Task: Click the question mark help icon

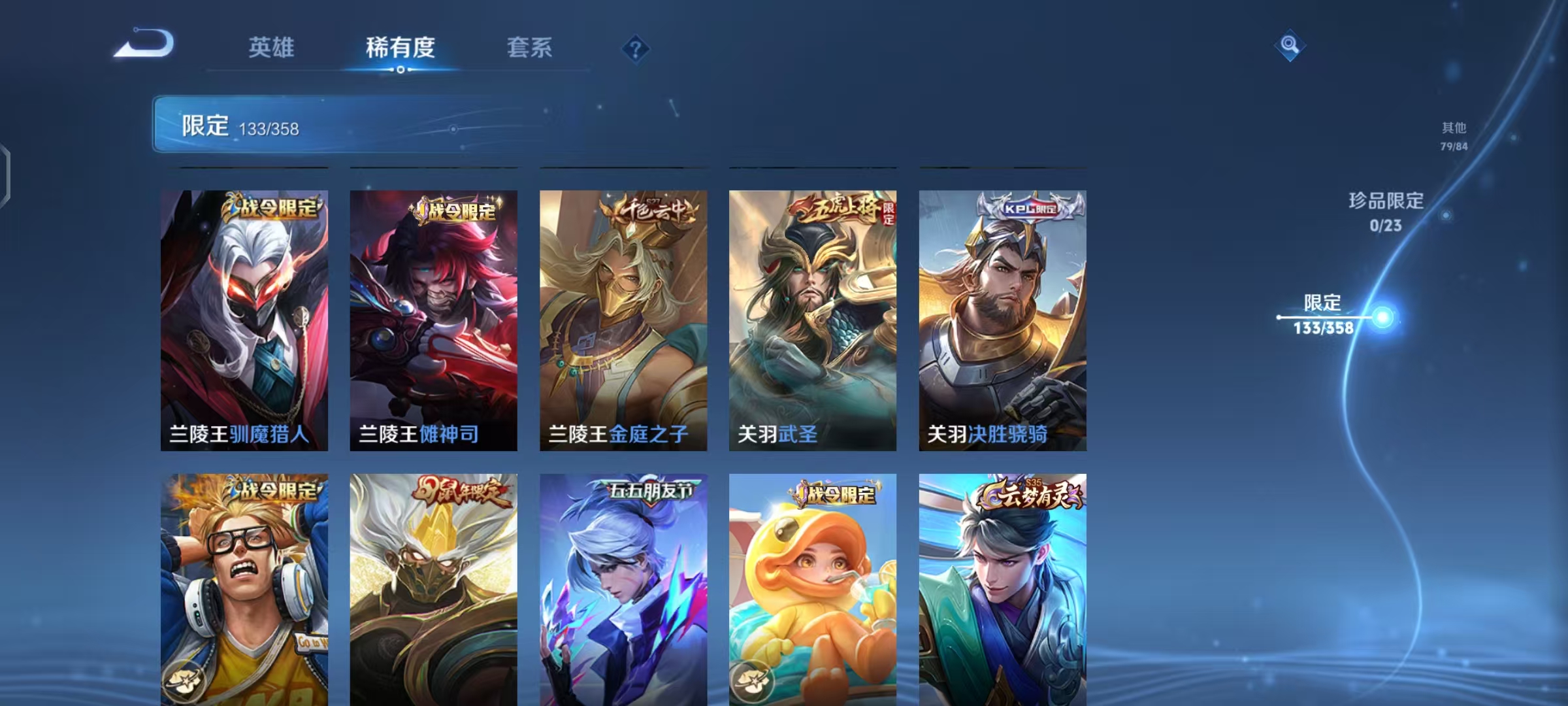Action: click(x=637, y=49)
